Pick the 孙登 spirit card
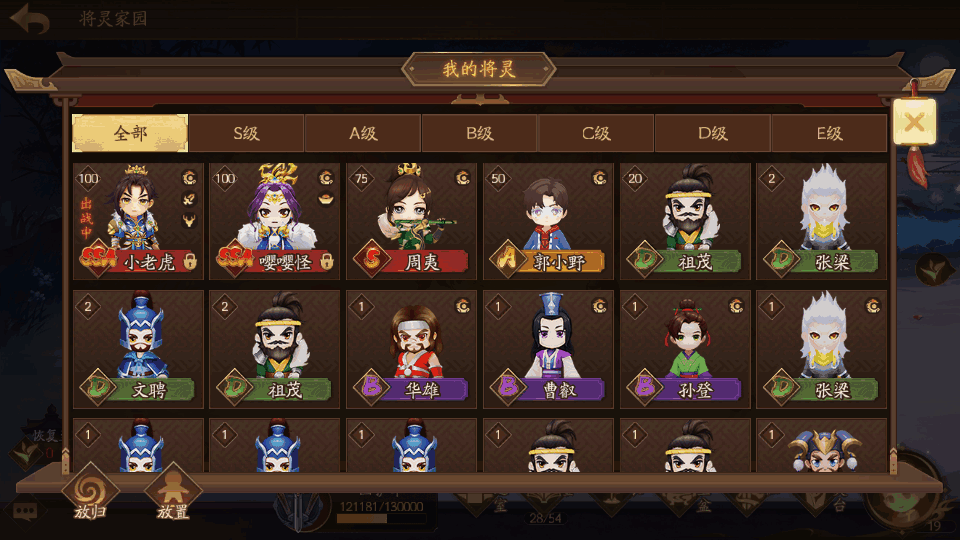 point(685,349)
